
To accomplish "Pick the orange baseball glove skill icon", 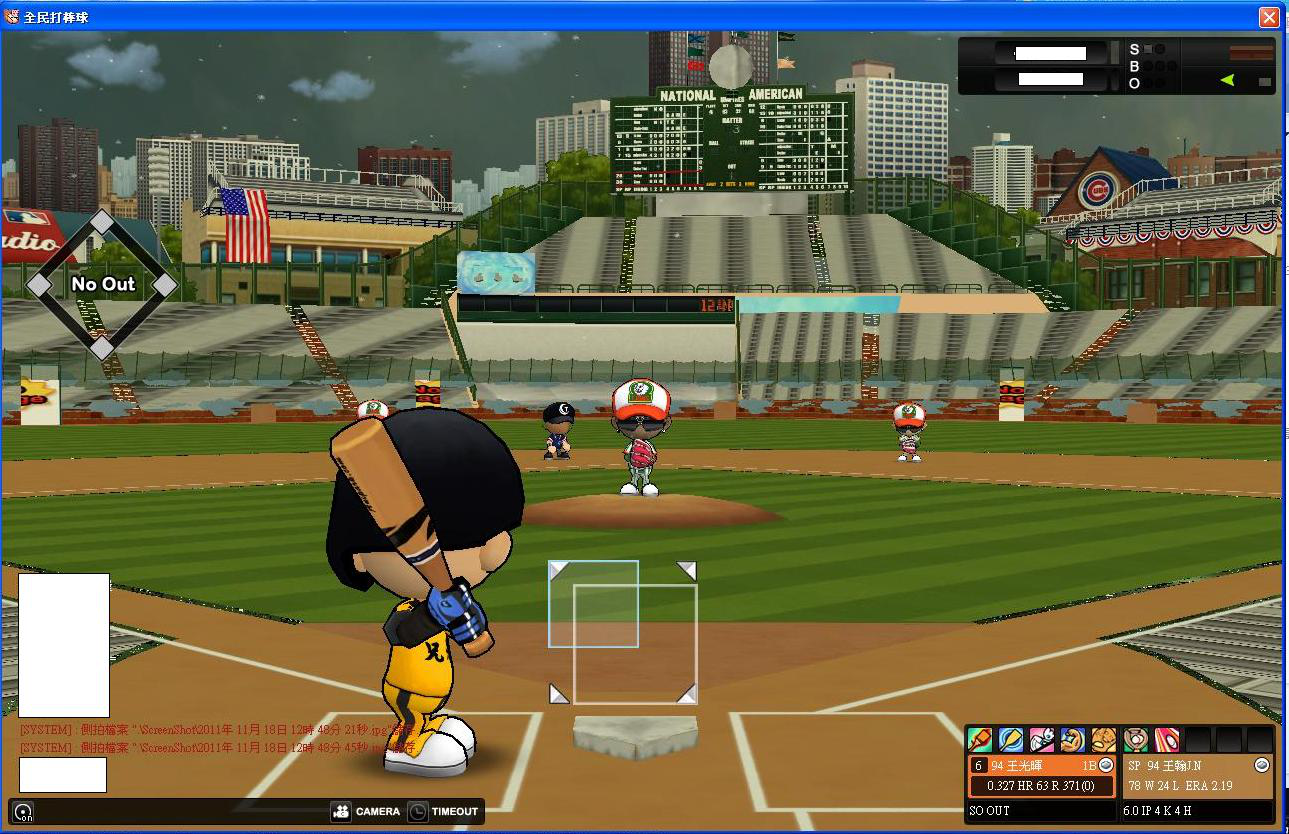I will click(x=1104, y=740).
